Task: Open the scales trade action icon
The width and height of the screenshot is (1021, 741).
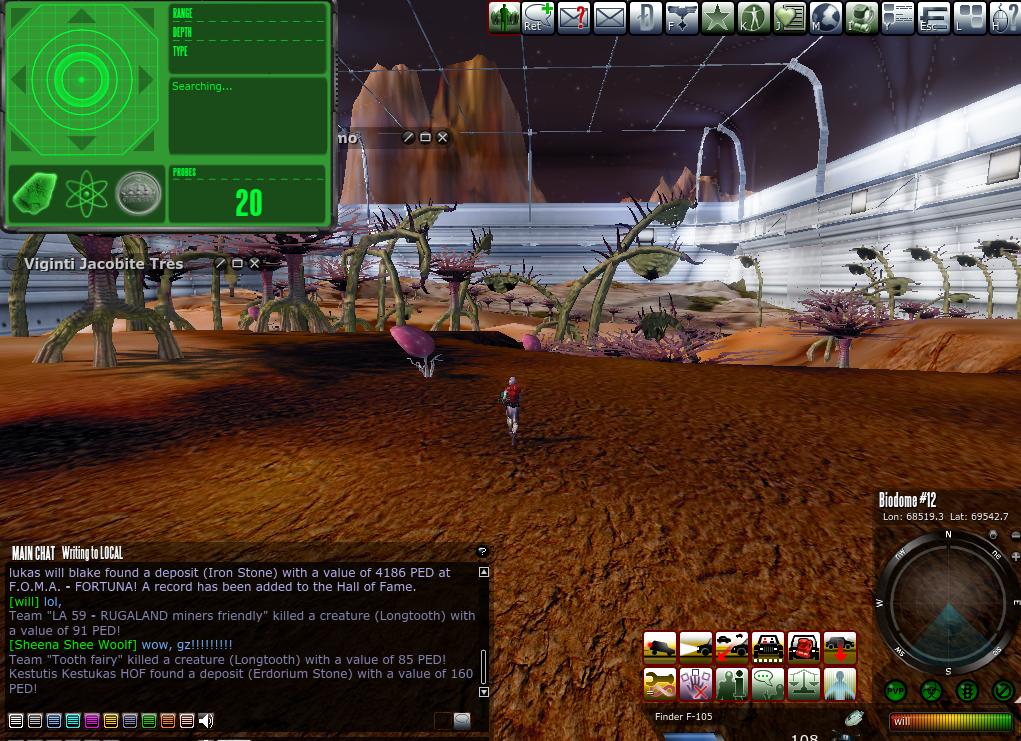Action: click(x=804, y=684)
